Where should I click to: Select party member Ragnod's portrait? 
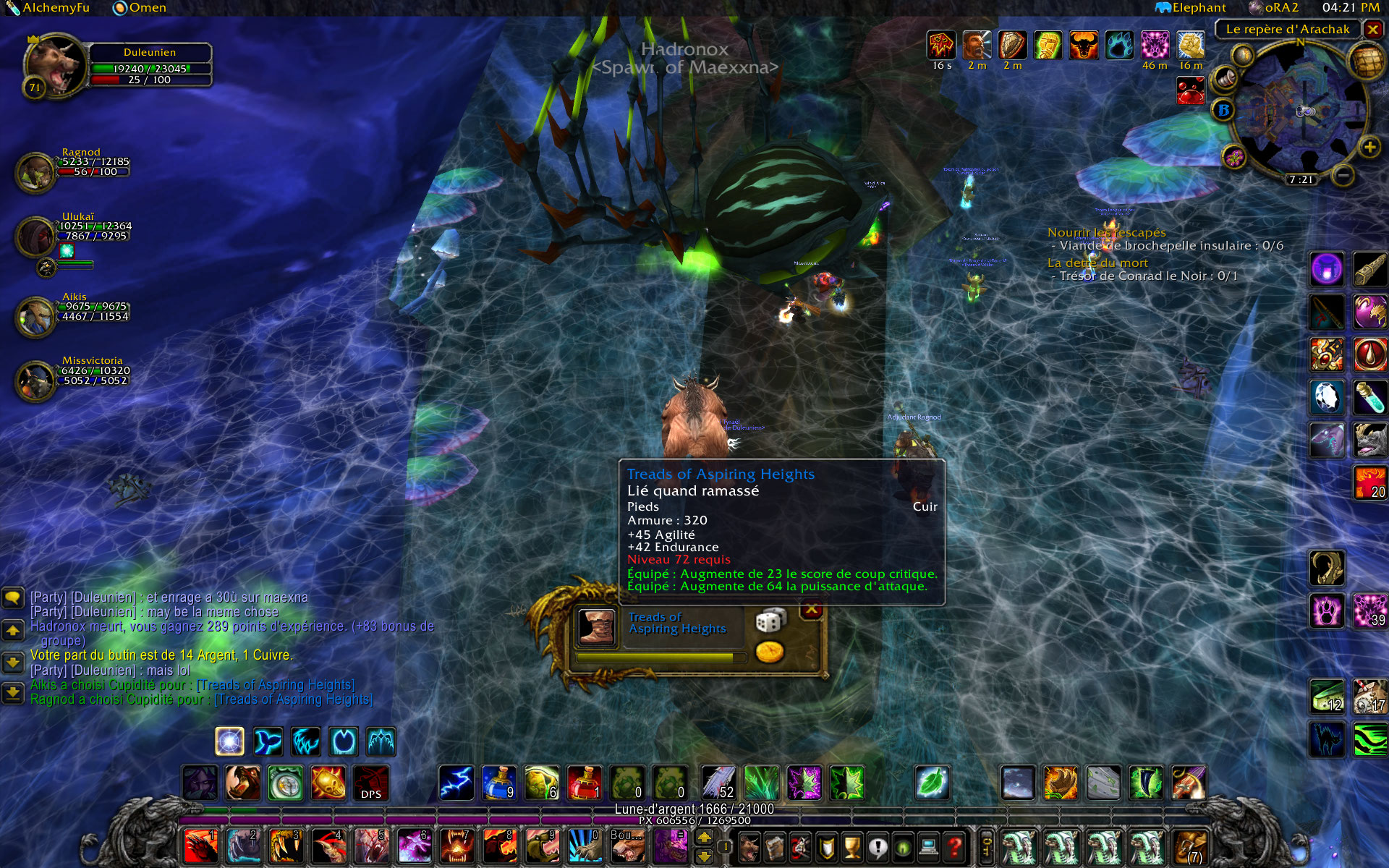(35, 172)
